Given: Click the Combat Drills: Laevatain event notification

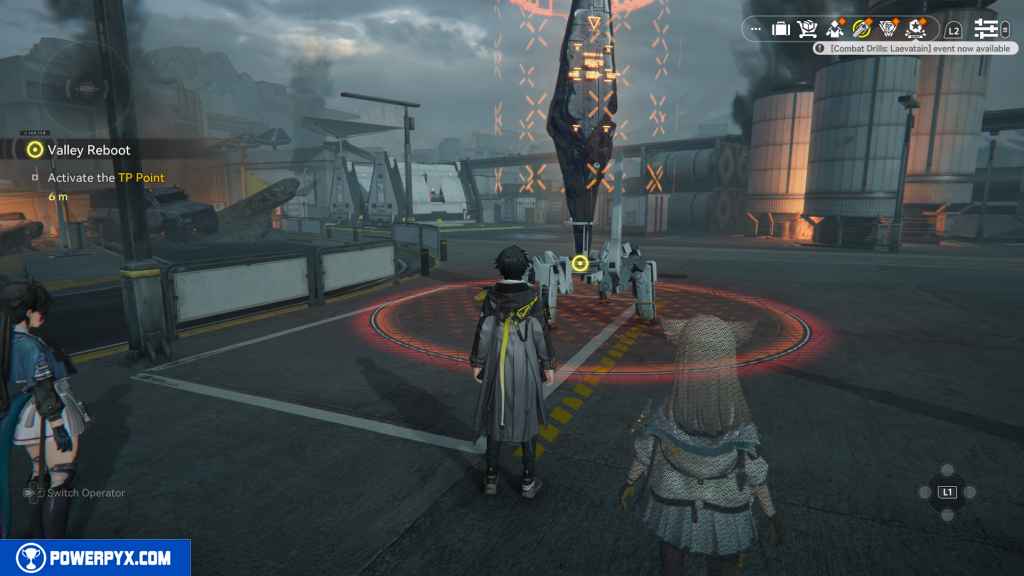Looking at the screenshot, I should [x=912, y=48].
